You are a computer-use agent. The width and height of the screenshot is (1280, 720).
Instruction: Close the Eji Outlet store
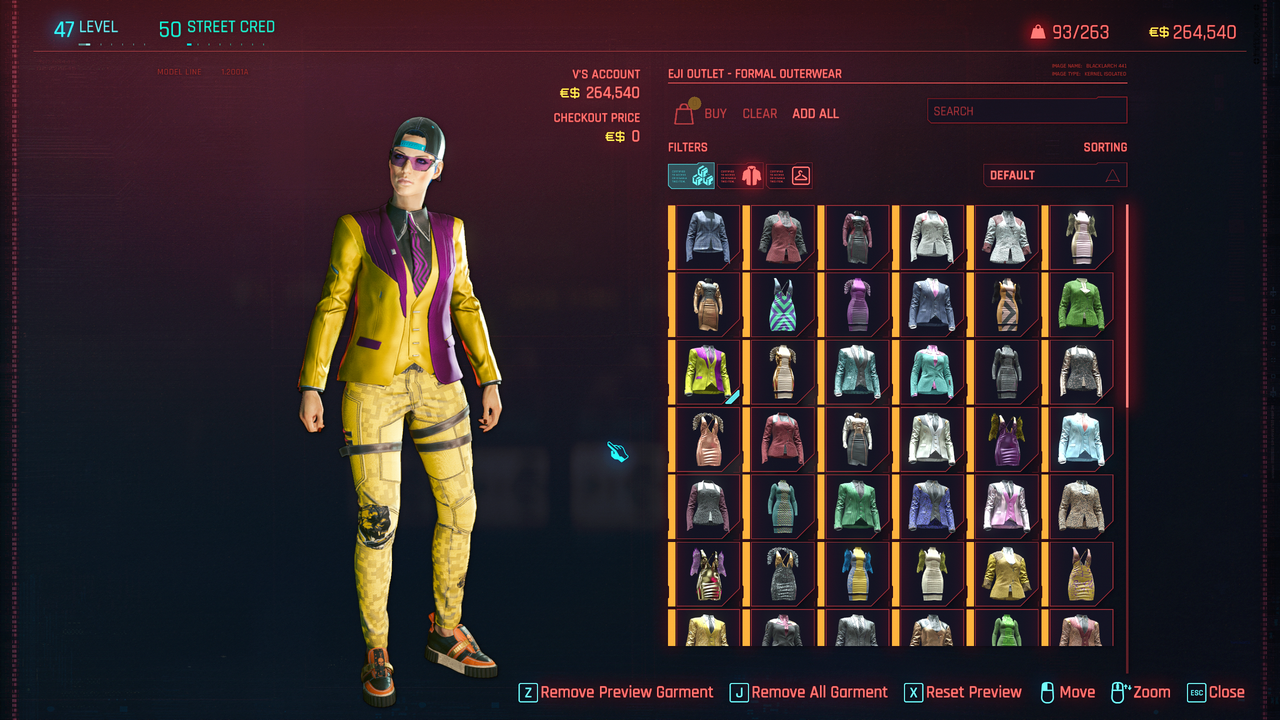(1215, 692)
